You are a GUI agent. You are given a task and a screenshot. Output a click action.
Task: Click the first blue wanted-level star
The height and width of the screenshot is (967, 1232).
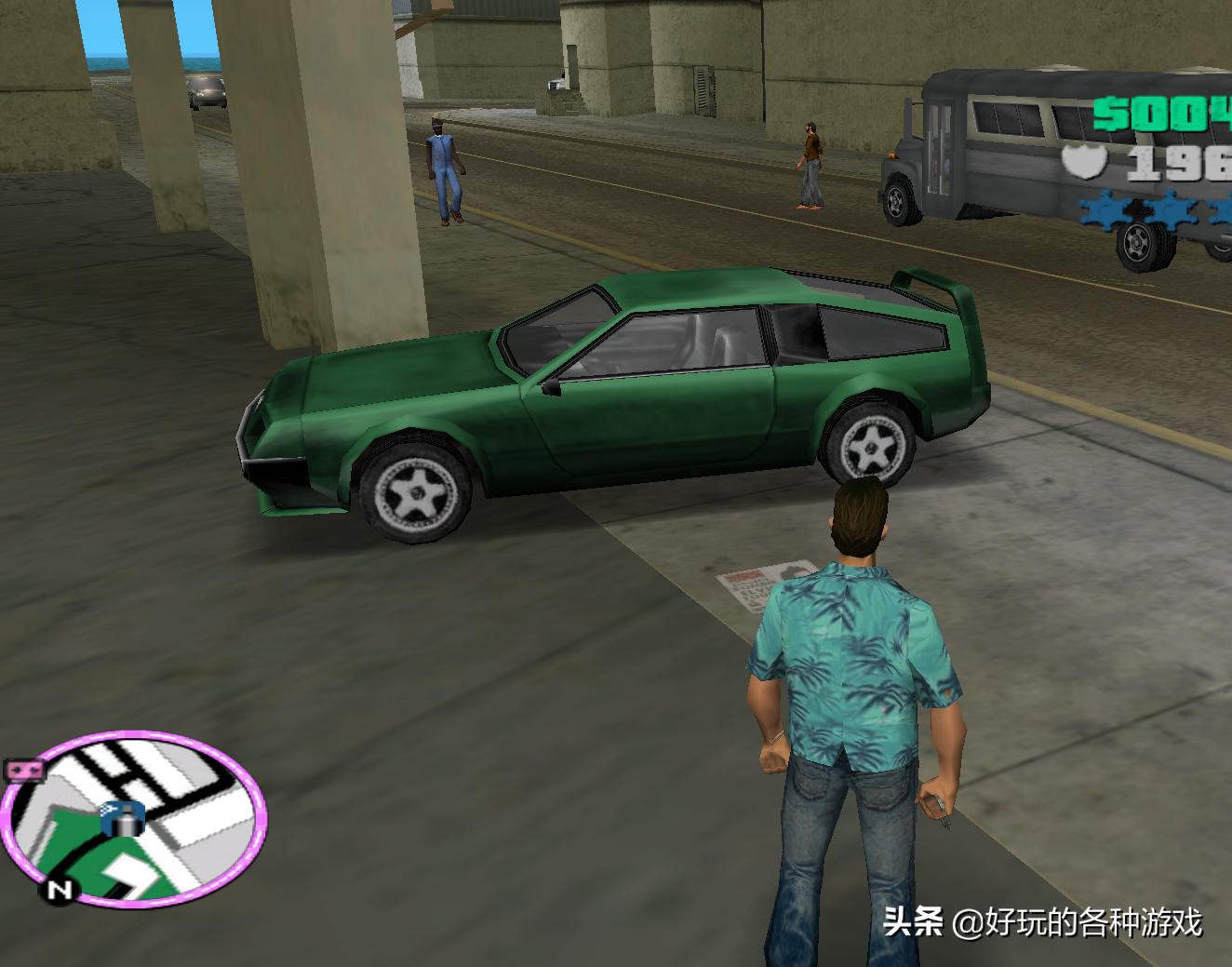pos(1103,209)
